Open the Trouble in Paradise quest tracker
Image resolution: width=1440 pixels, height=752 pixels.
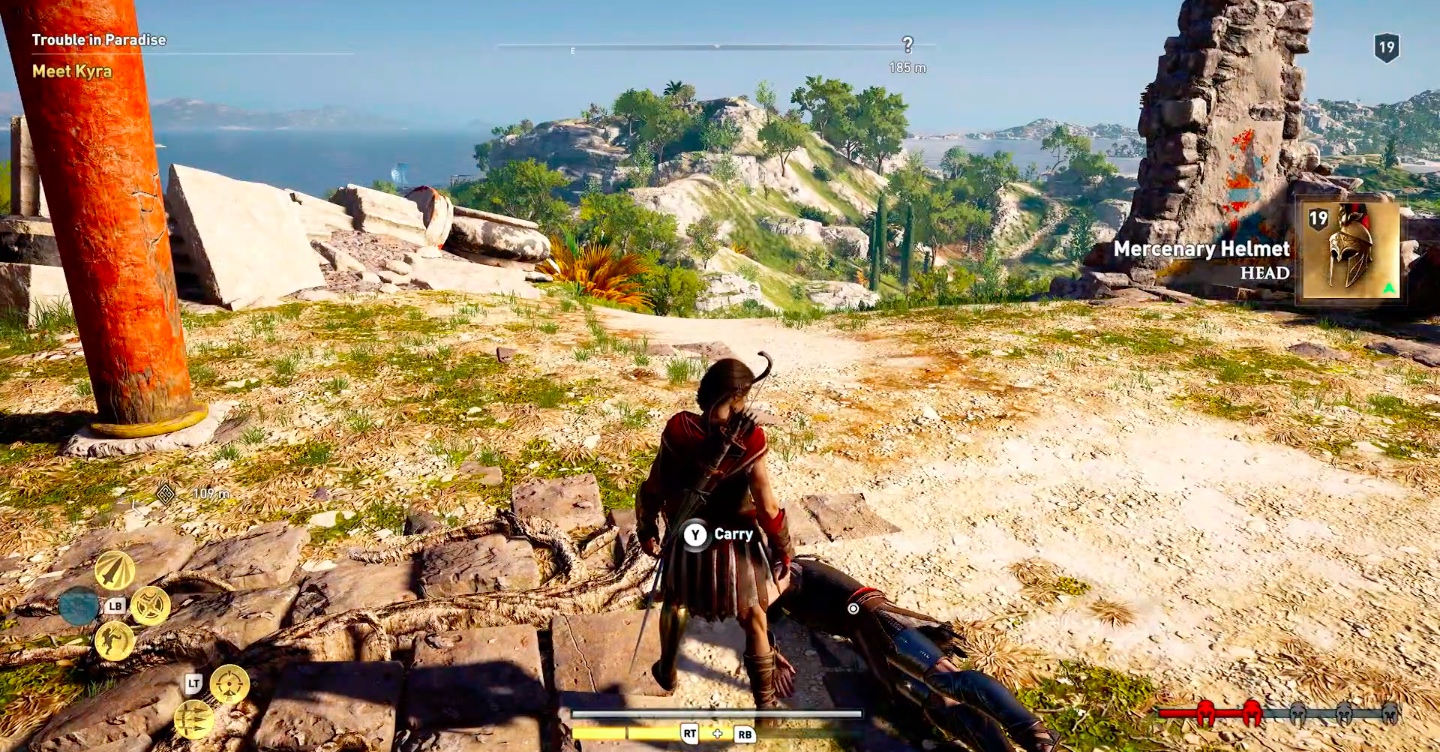(x=99, y=40)
